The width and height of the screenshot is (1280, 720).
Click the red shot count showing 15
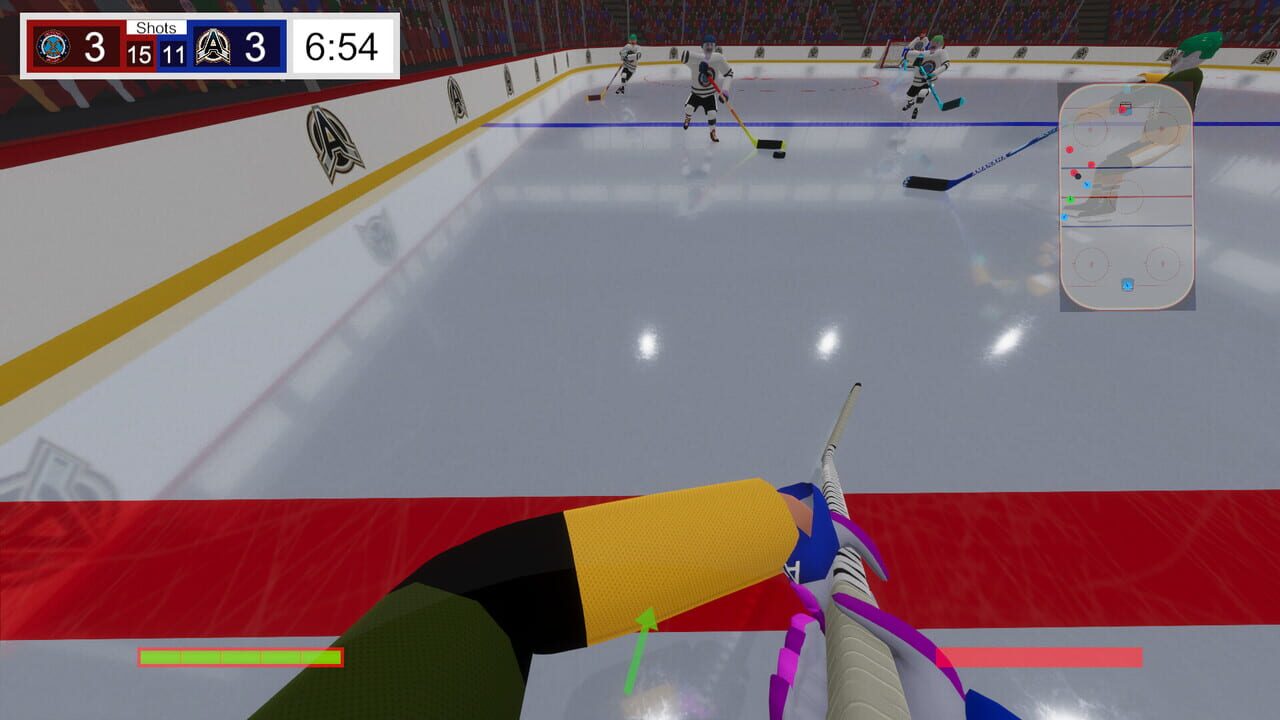click(x=139, y=54)
